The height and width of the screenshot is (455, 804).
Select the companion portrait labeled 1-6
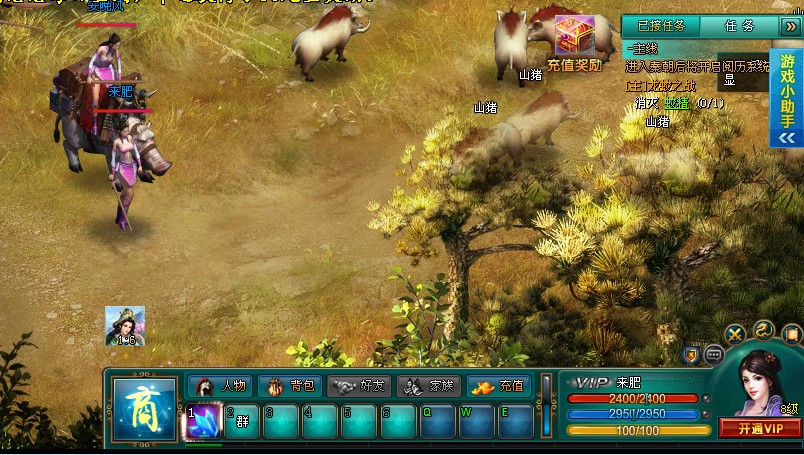pos(125,325)
